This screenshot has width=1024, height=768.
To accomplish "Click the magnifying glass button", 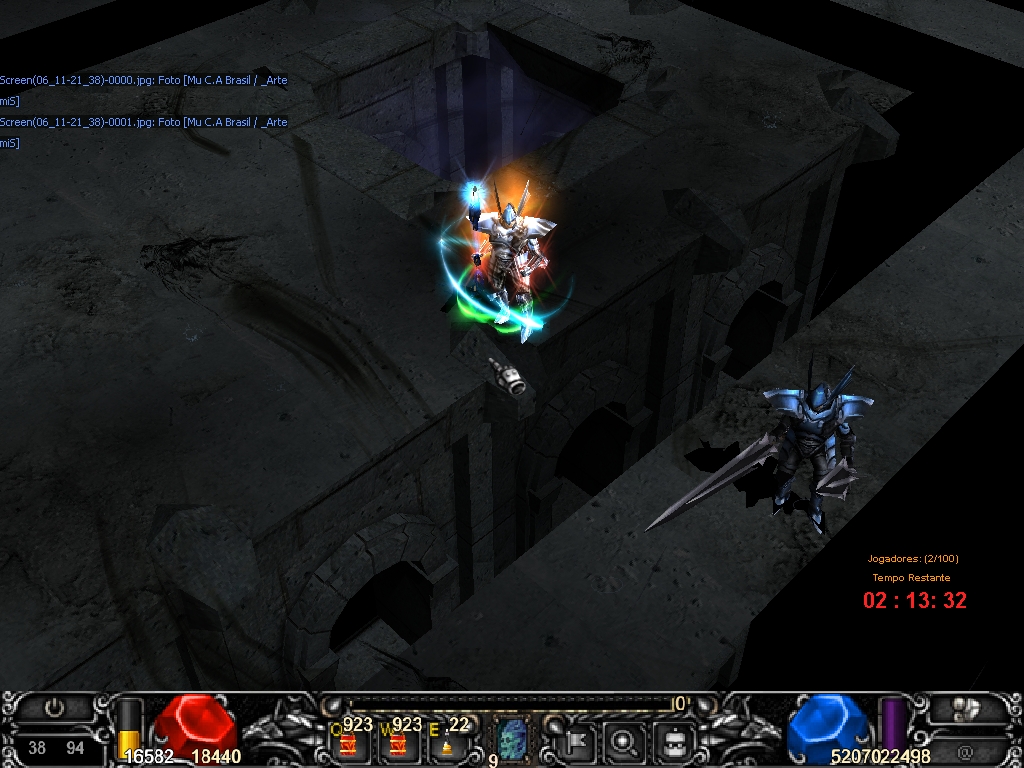I will pos(626,741).
